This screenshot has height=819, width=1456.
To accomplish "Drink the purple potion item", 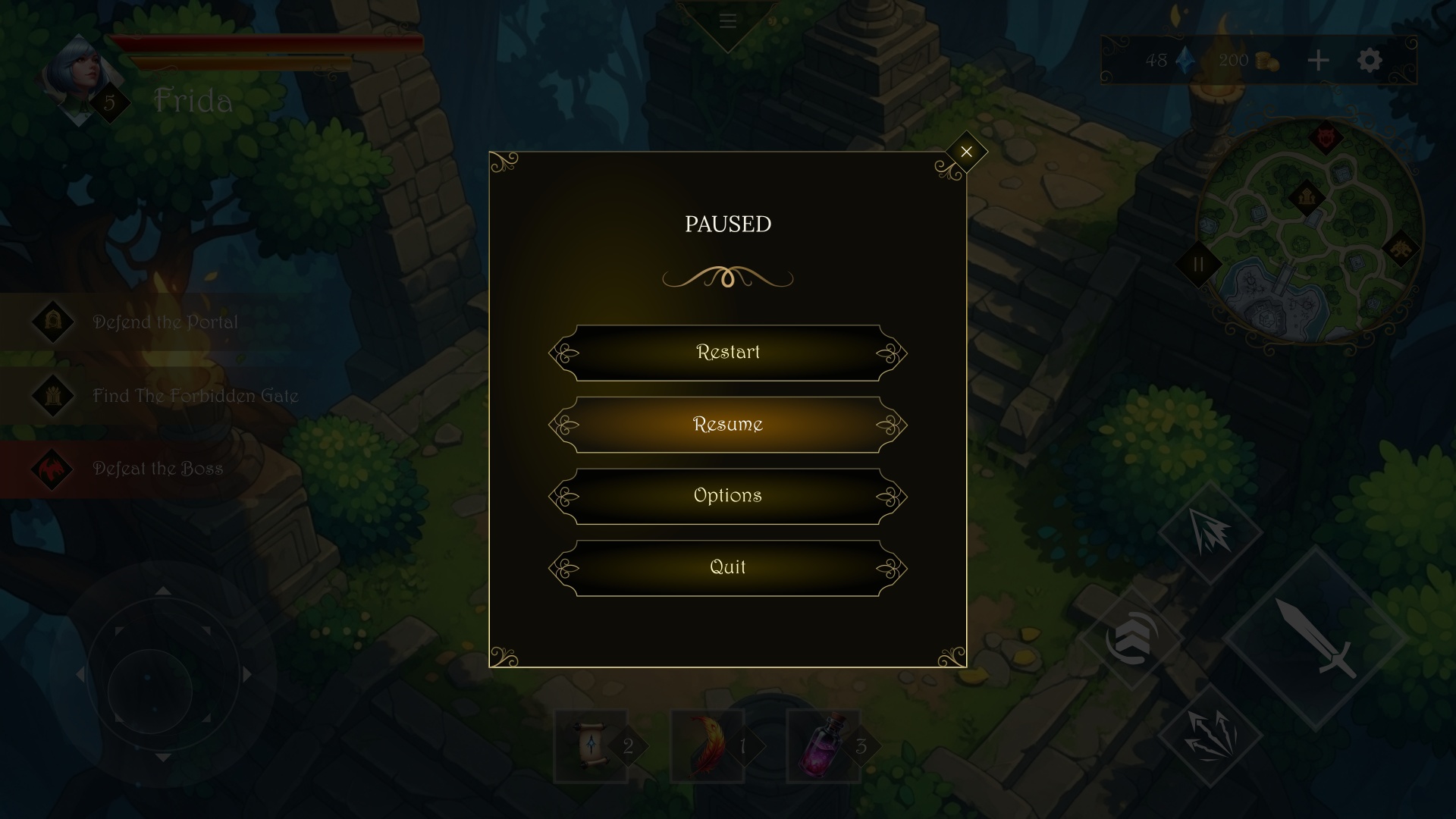I will 825,745.
